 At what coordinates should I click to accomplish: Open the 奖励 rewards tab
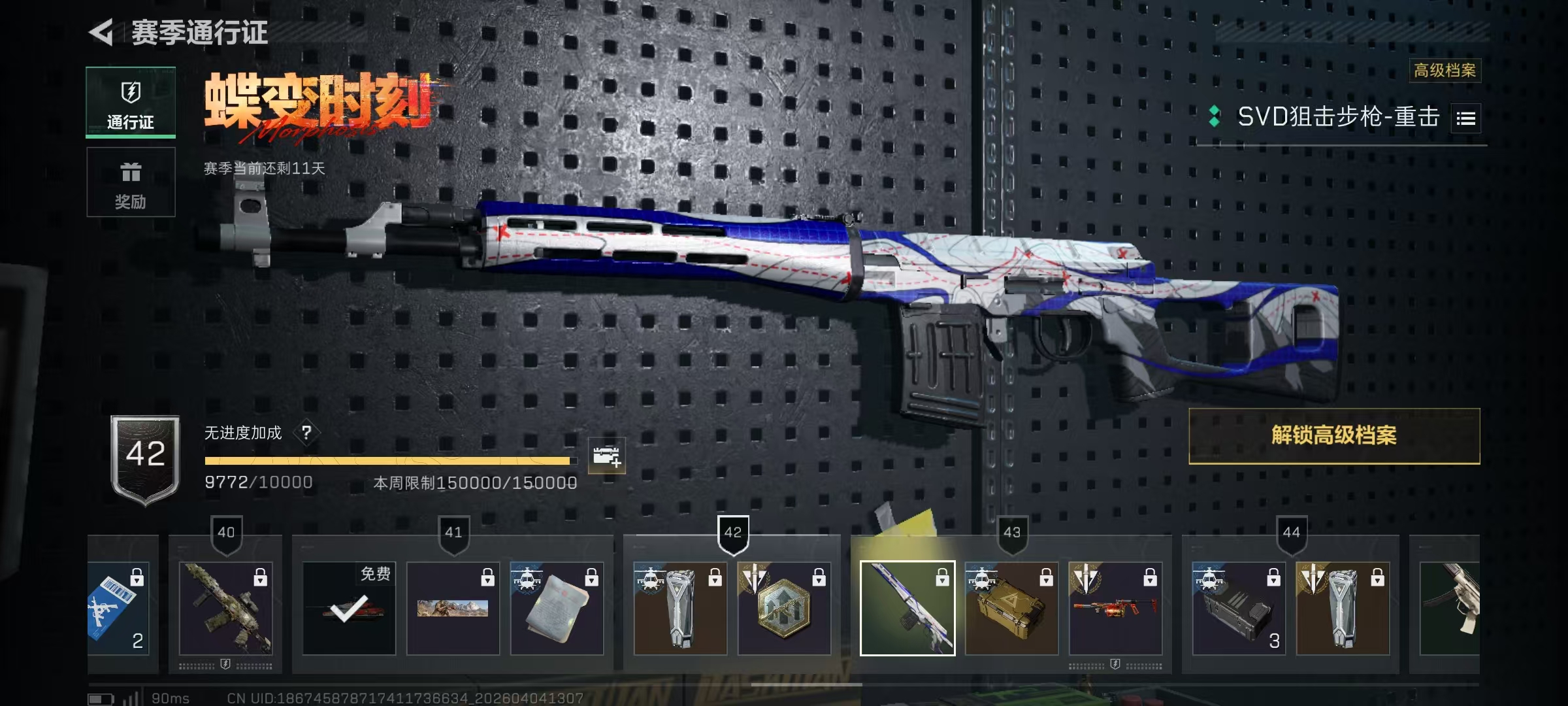tap(131, 182)
